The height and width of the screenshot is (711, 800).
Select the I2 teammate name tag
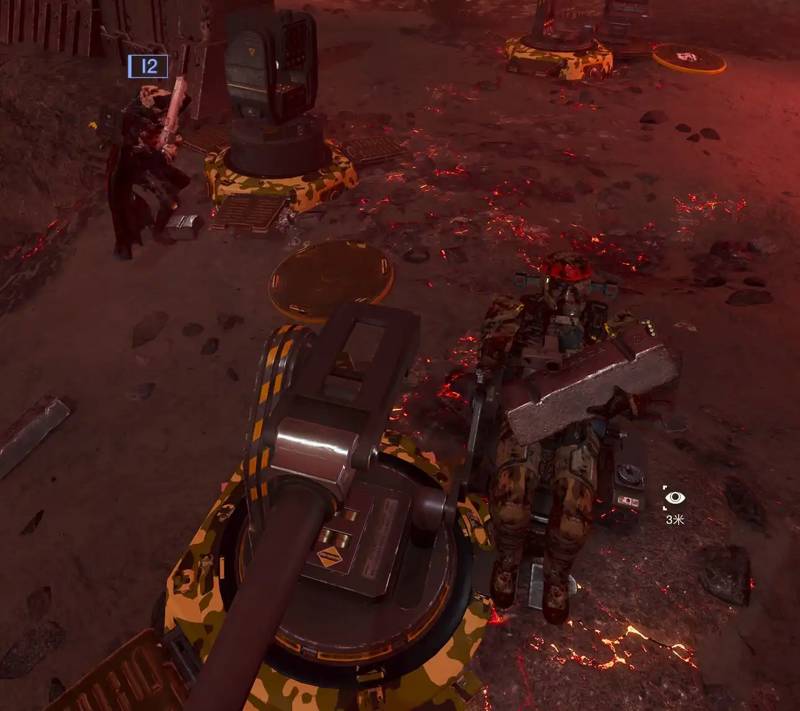[x=148, y=67]
